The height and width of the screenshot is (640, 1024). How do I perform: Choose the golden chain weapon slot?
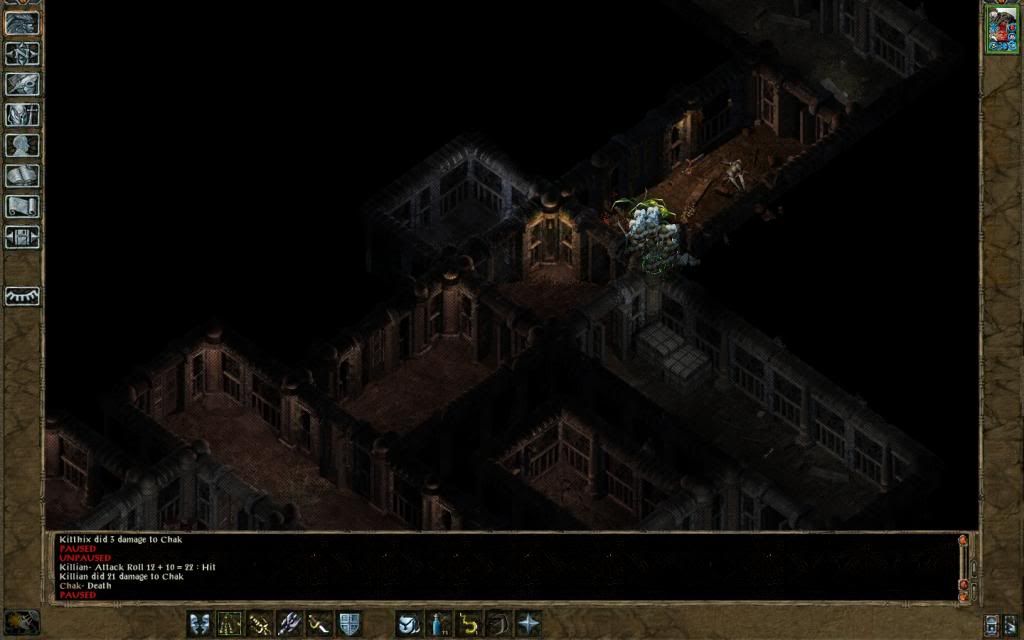tap(260, 623)
